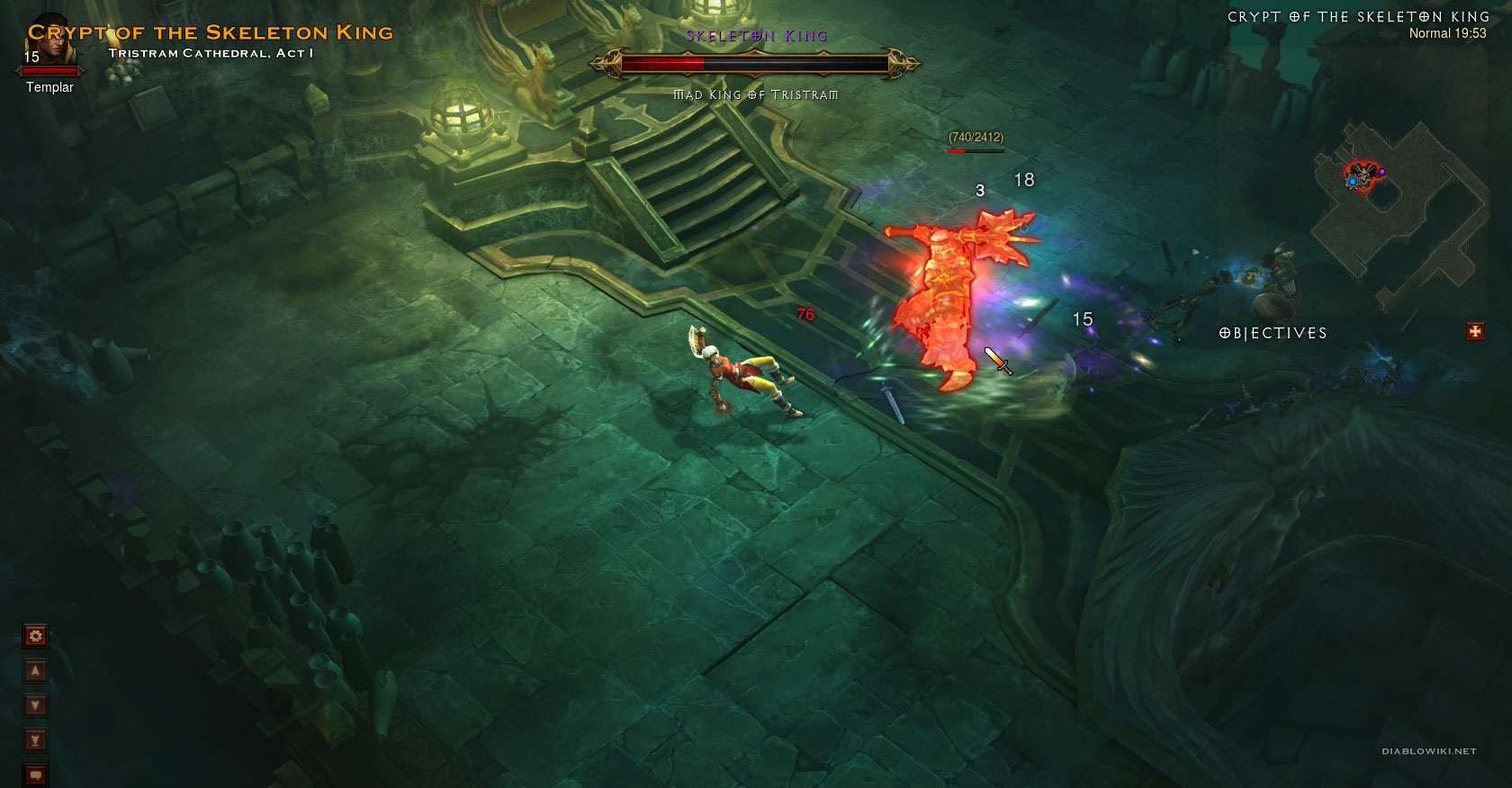This screenshot has height=788, width=1512.
Task: Click the plain down arrow chat button
Action: (36, 705)
